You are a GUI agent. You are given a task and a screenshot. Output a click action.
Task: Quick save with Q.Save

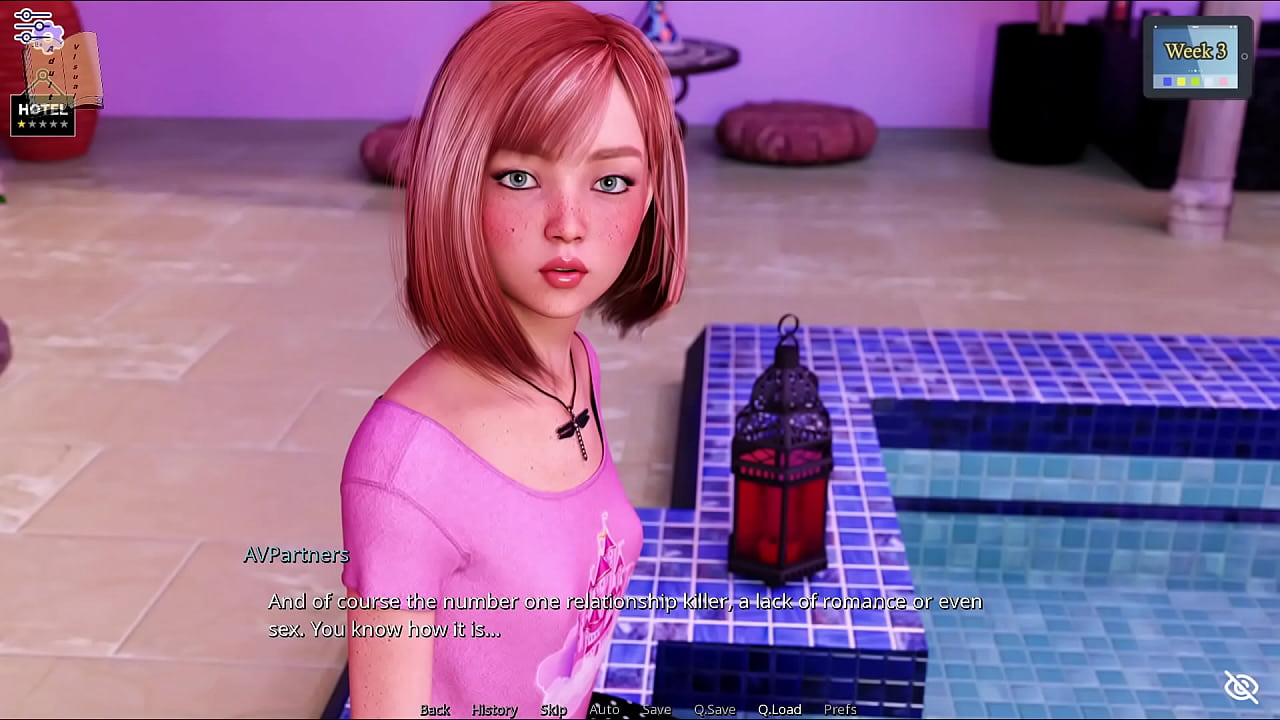(714, 709)
